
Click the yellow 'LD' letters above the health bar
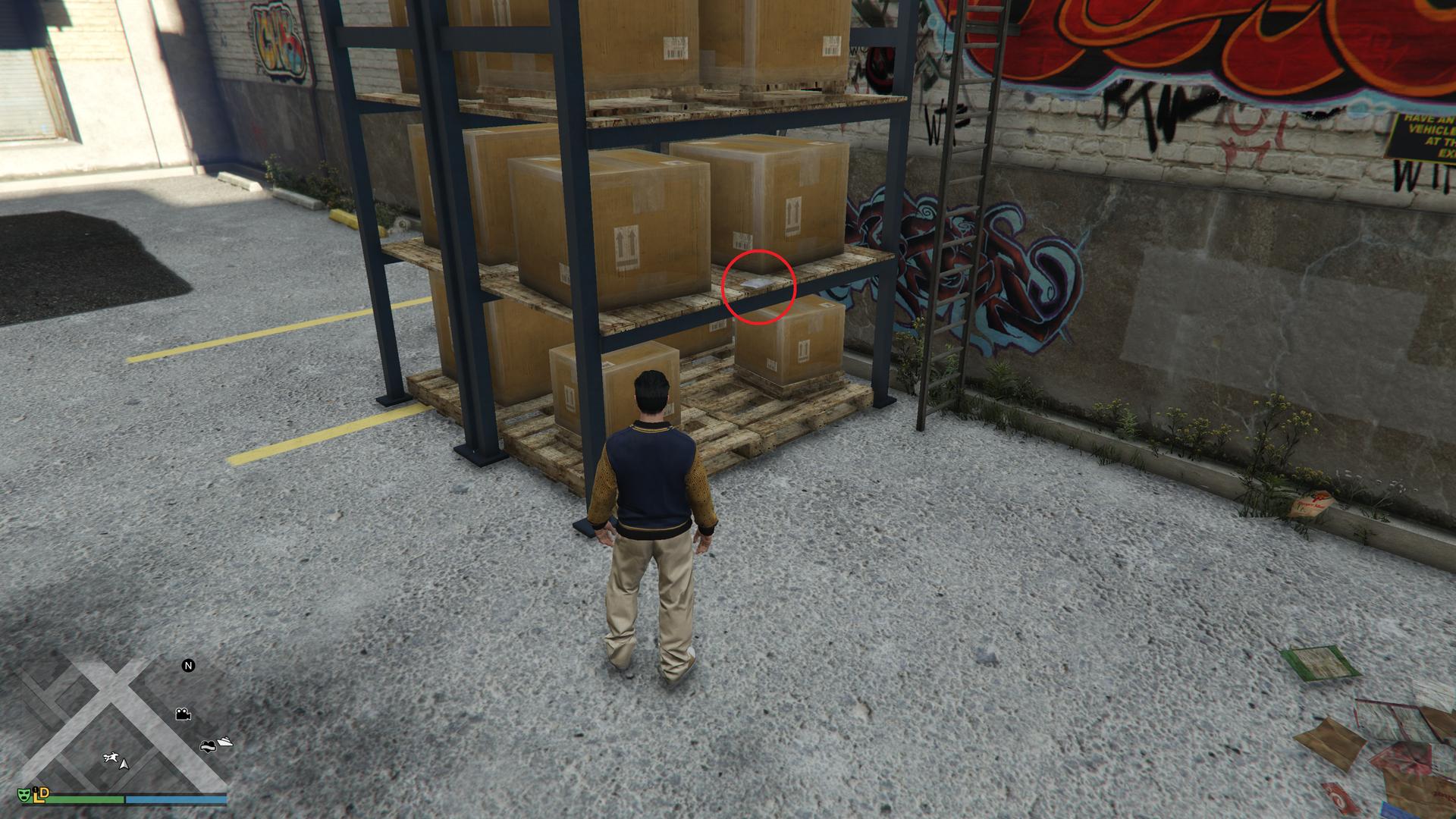tap(39, 795)
